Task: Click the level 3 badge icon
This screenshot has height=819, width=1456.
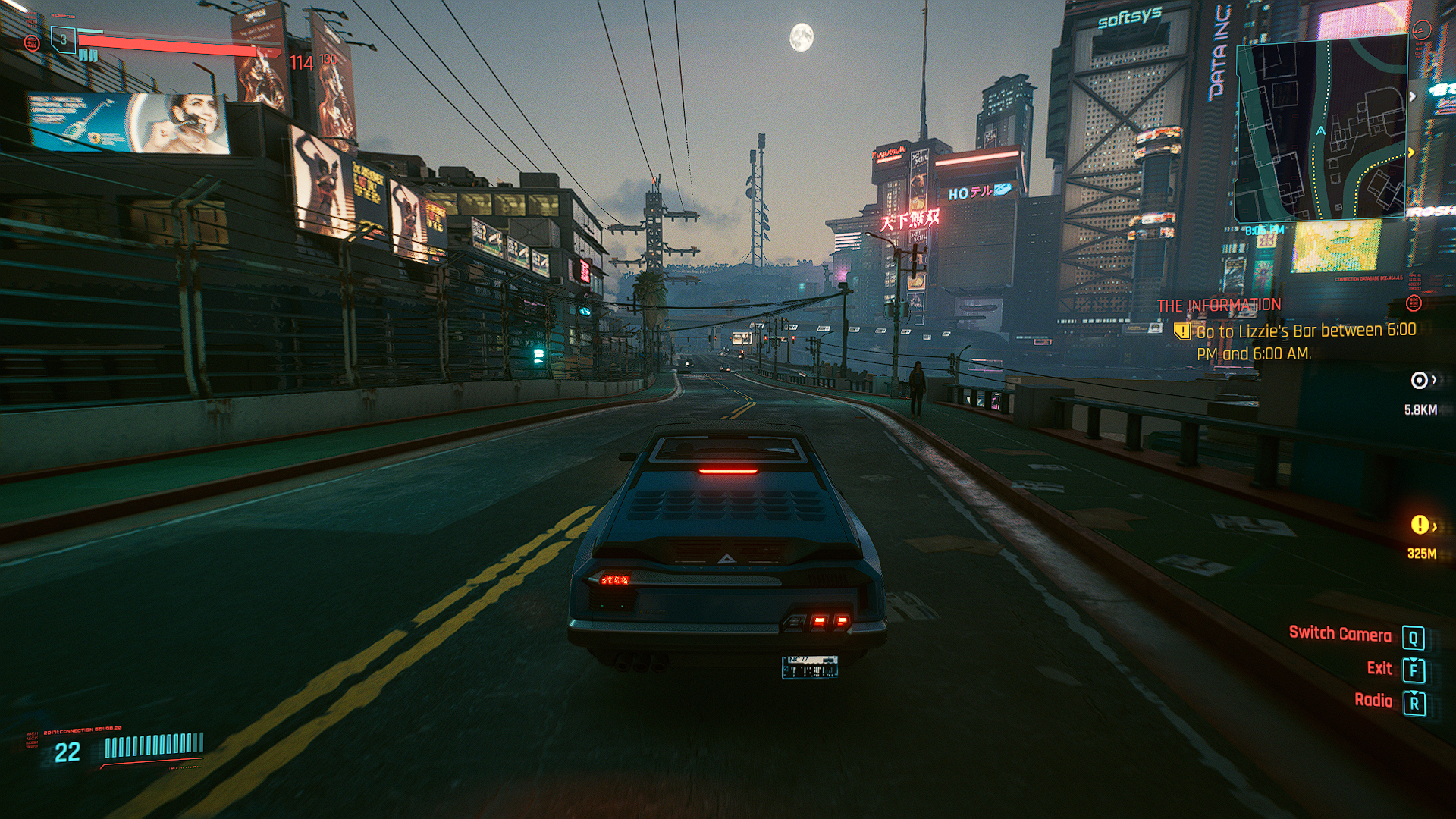Action: pos(64,39)
